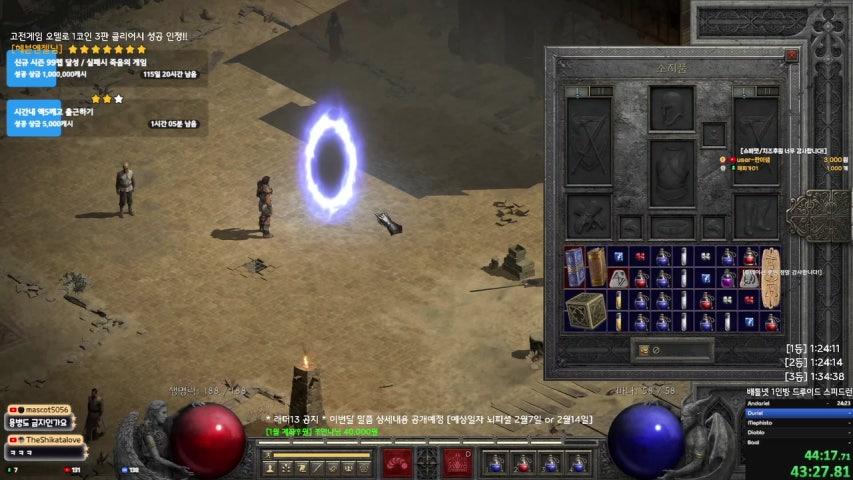The image size is (853, 480).
Task: Pick up the blue tome
Action: (575, 266)
